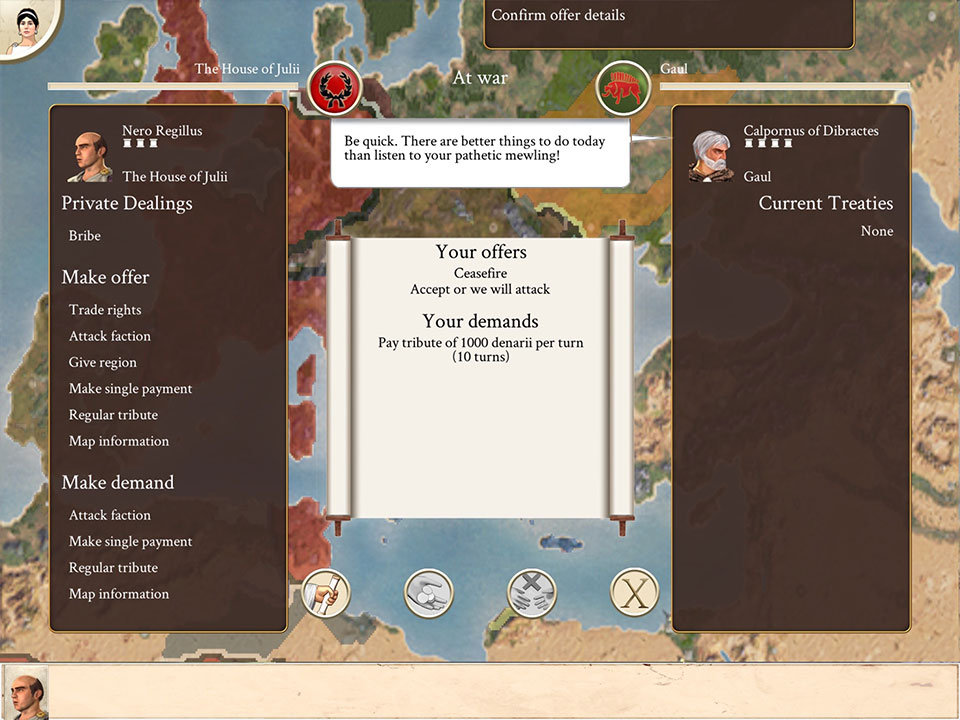This screenshot has height=720, width=960.
Task: Open the advisor portrait in the corner
Action: point(22,27)
